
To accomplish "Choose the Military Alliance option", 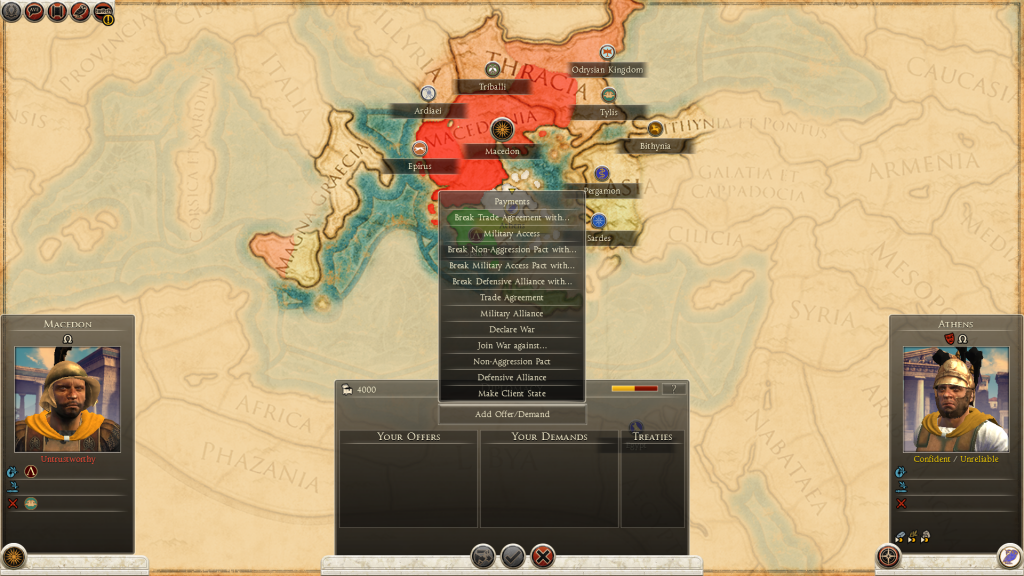I will point(512,314).
